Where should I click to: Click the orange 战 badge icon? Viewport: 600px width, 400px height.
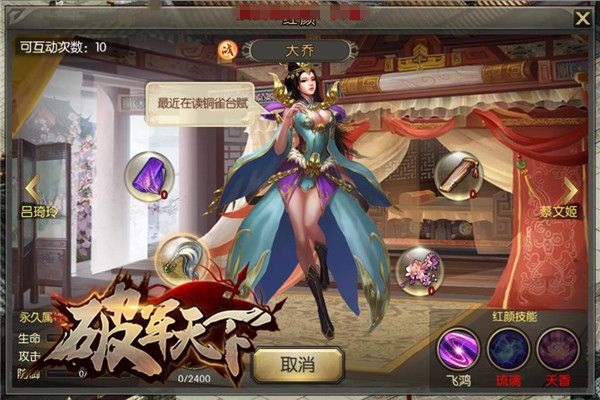click(x=227, y=50)
